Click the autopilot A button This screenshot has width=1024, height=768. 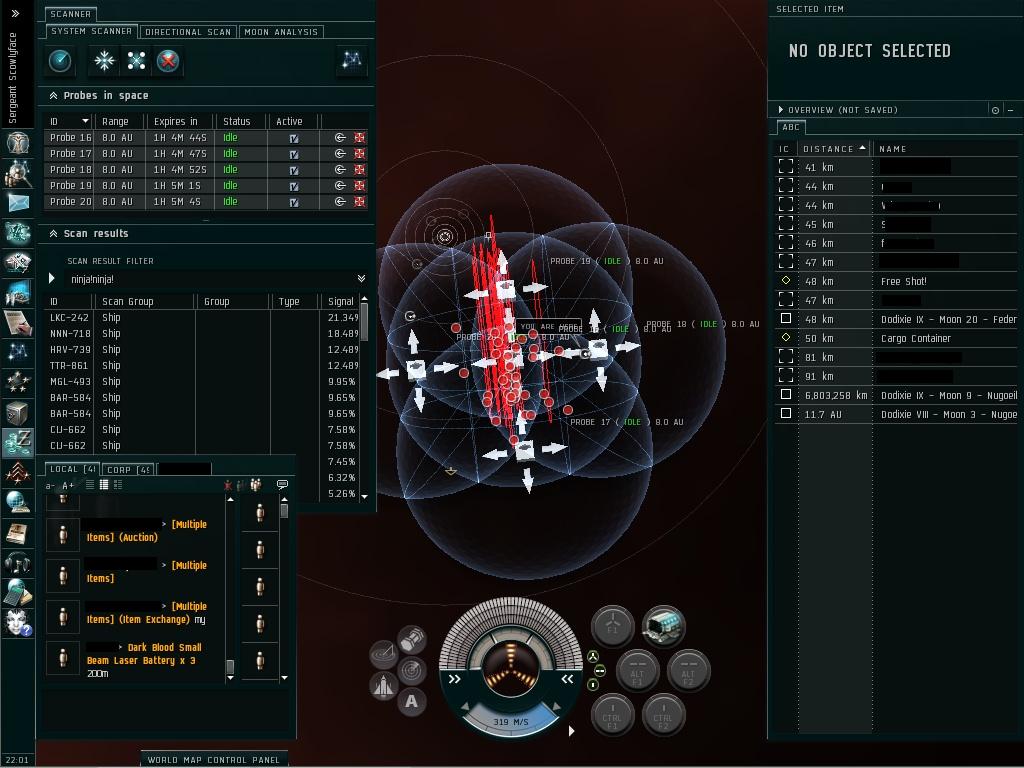point(411,702)
